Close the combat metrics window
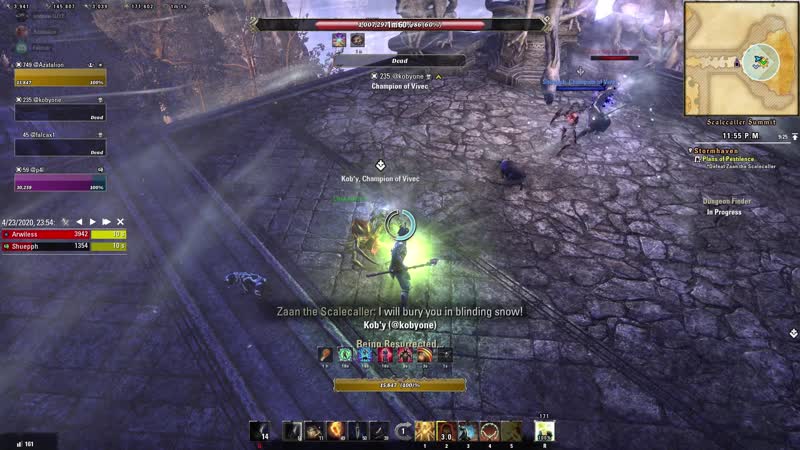The image size is (800, 450). pos(120,221)
